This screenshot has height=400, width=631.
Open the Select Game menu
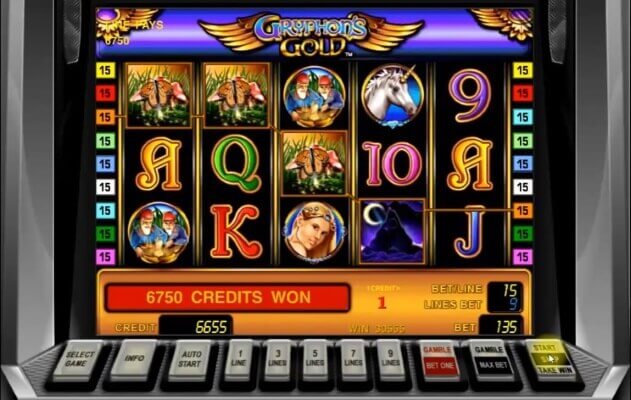[81, 359]
